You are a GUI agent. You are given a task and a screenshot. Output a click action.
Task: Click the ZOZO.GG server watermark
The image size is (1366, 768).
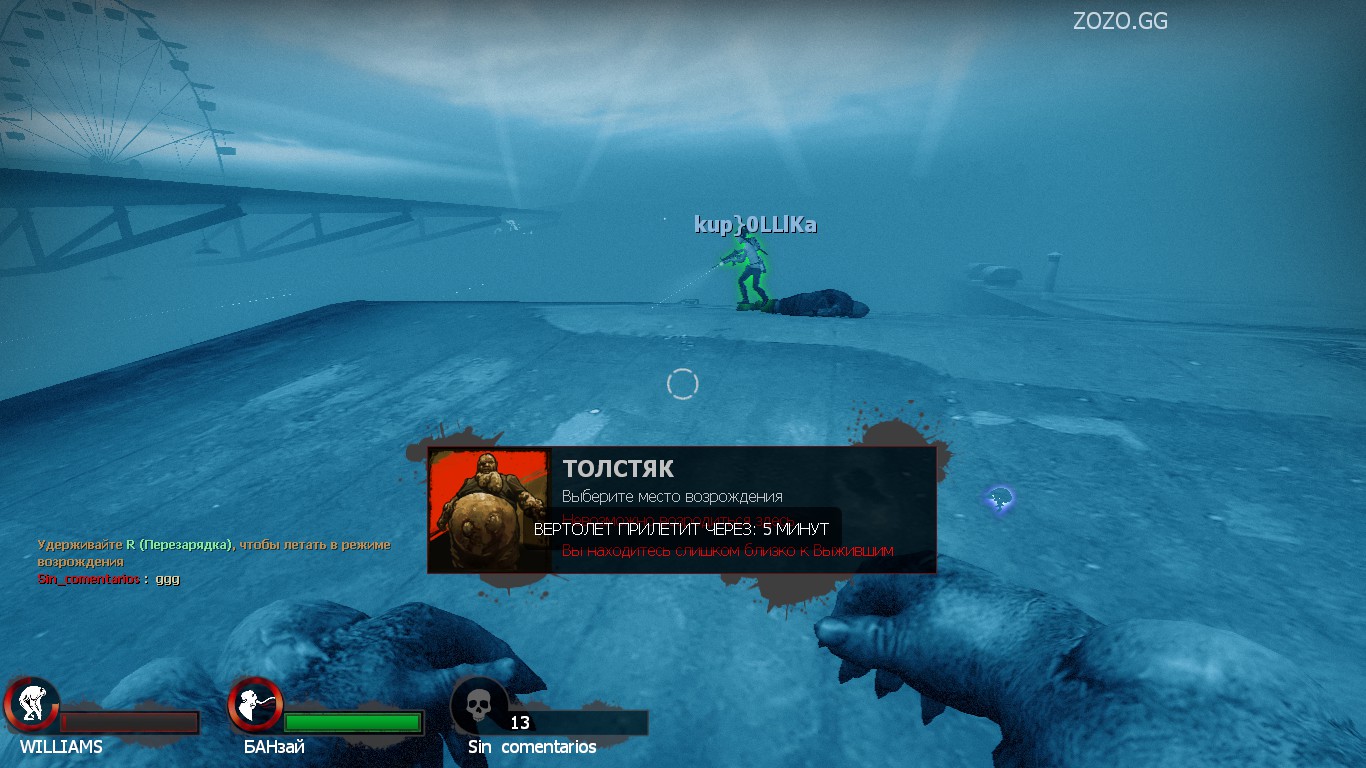click(x=1120, y=21)
